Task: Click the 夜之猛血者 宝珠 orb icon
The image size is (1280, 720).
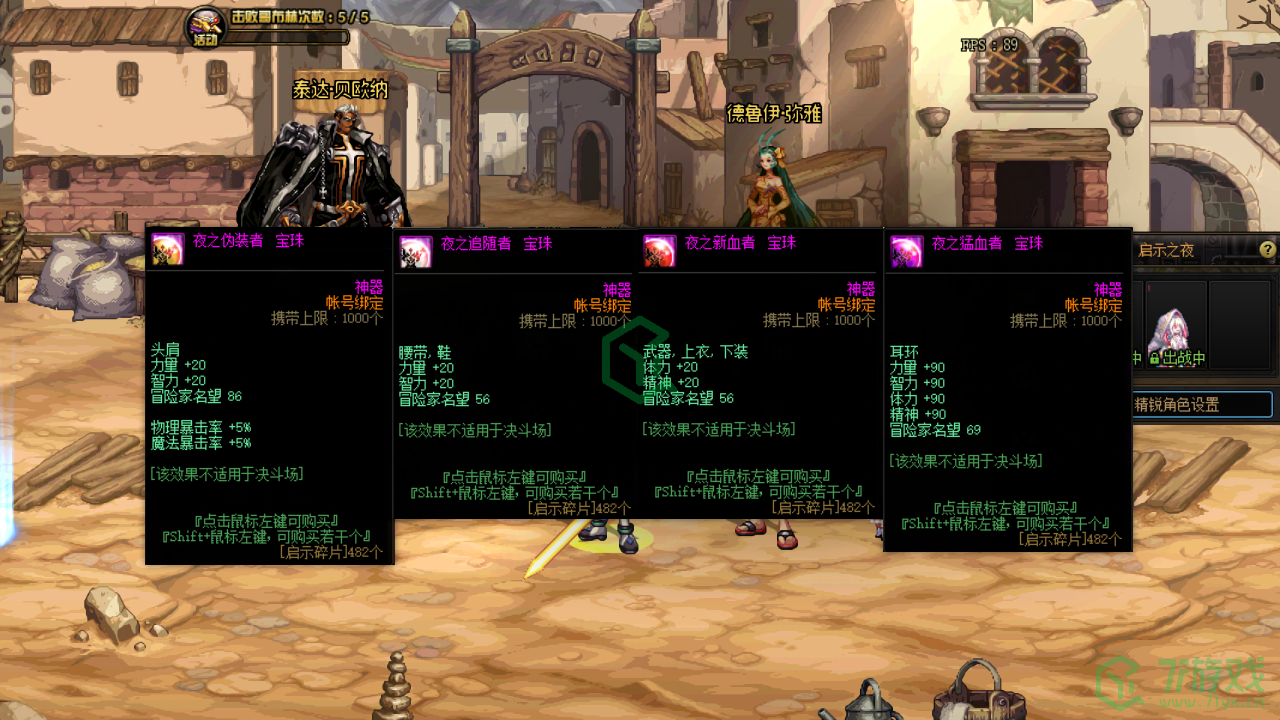Action: (x=907, y=252)
